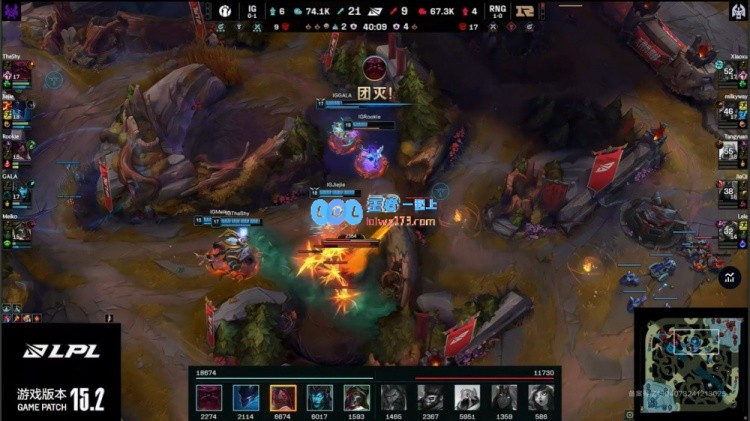Viewport: 750px width, 421px height.
Task: Click the minimap
Action: tap(690, 363)
